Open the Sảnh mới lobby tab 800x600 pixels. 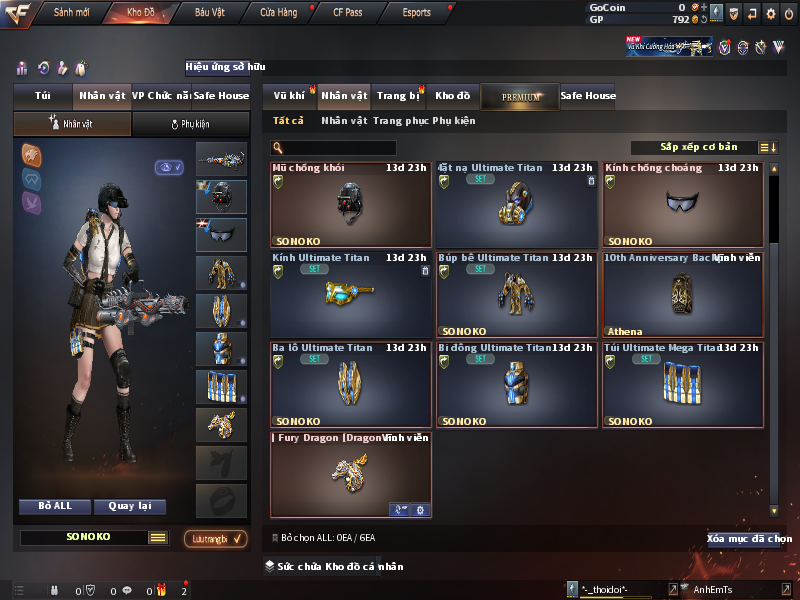point(71,13)
